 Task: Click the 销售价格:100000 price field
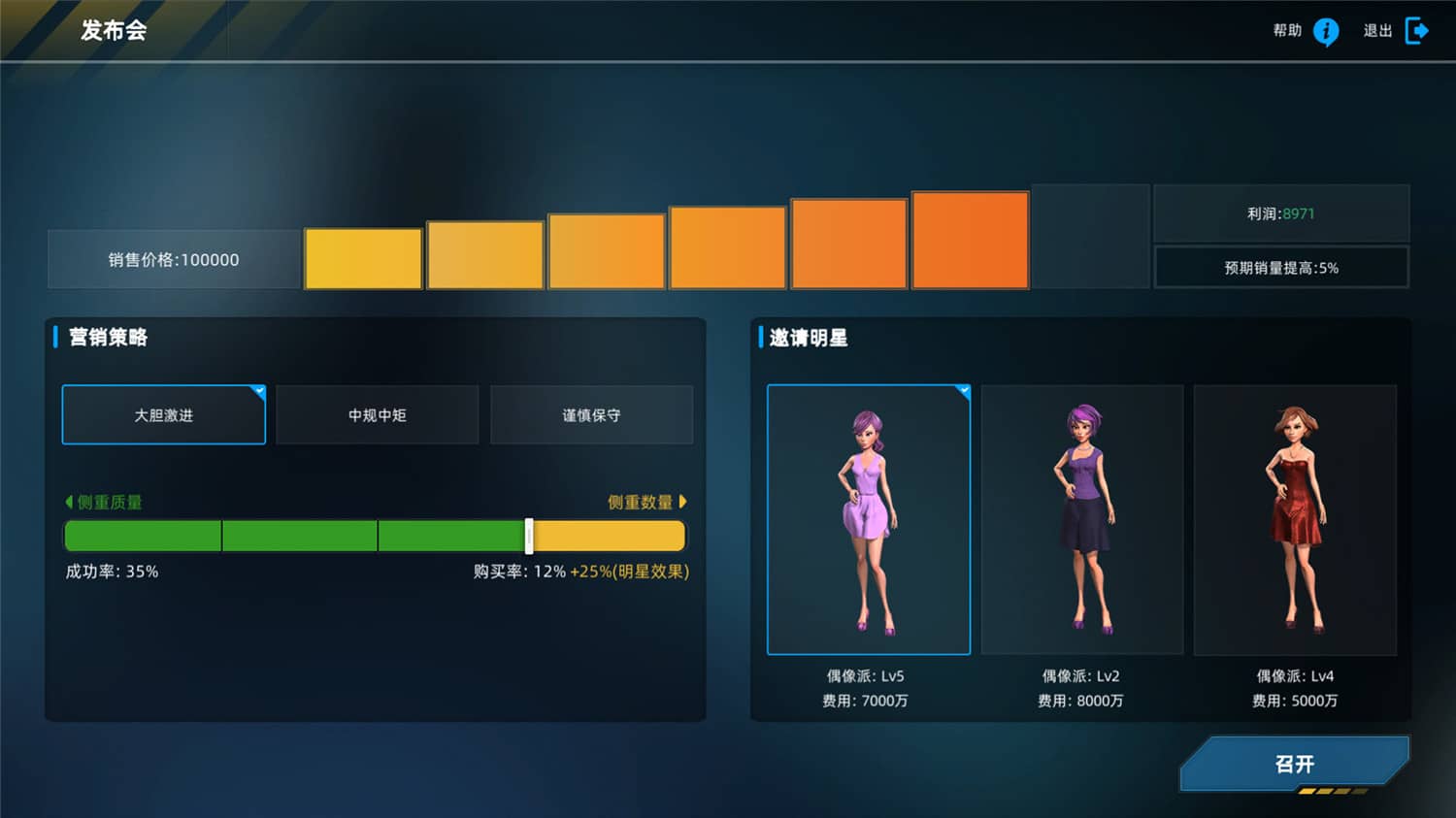pyautogui.click(x=173, y=258)
